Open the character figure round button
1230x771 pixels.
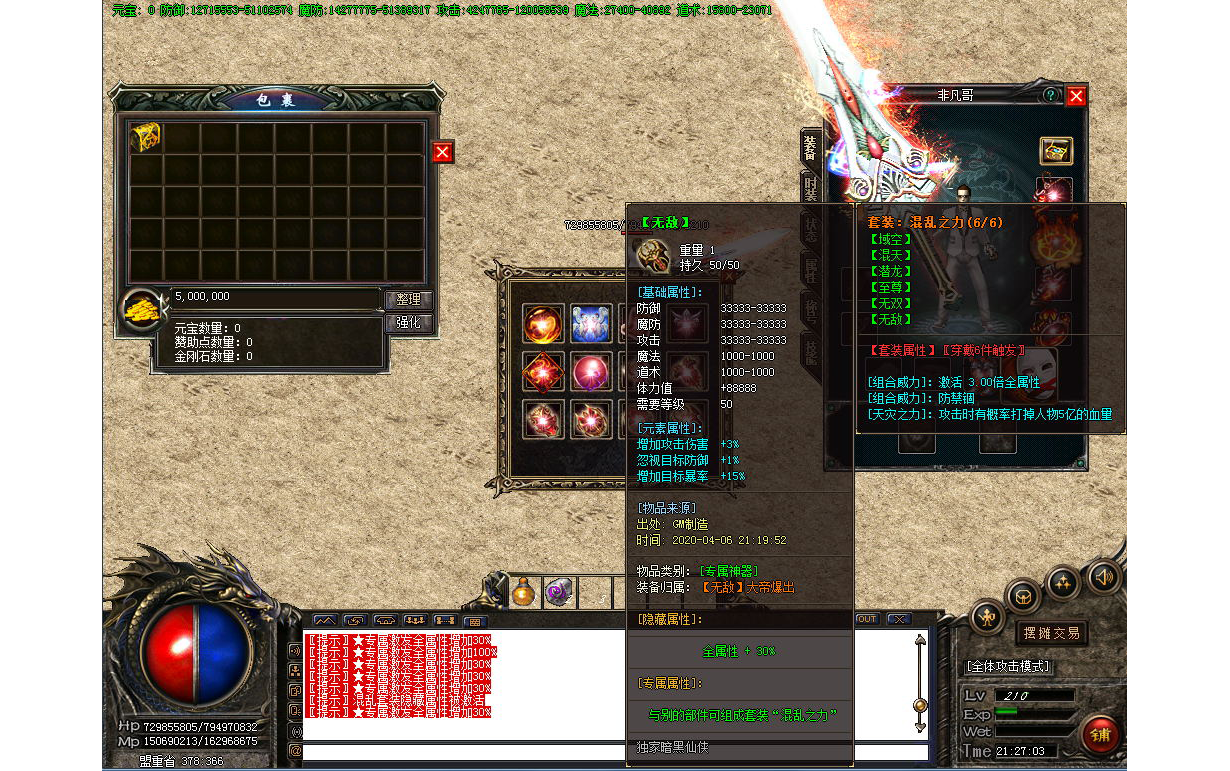987,615
